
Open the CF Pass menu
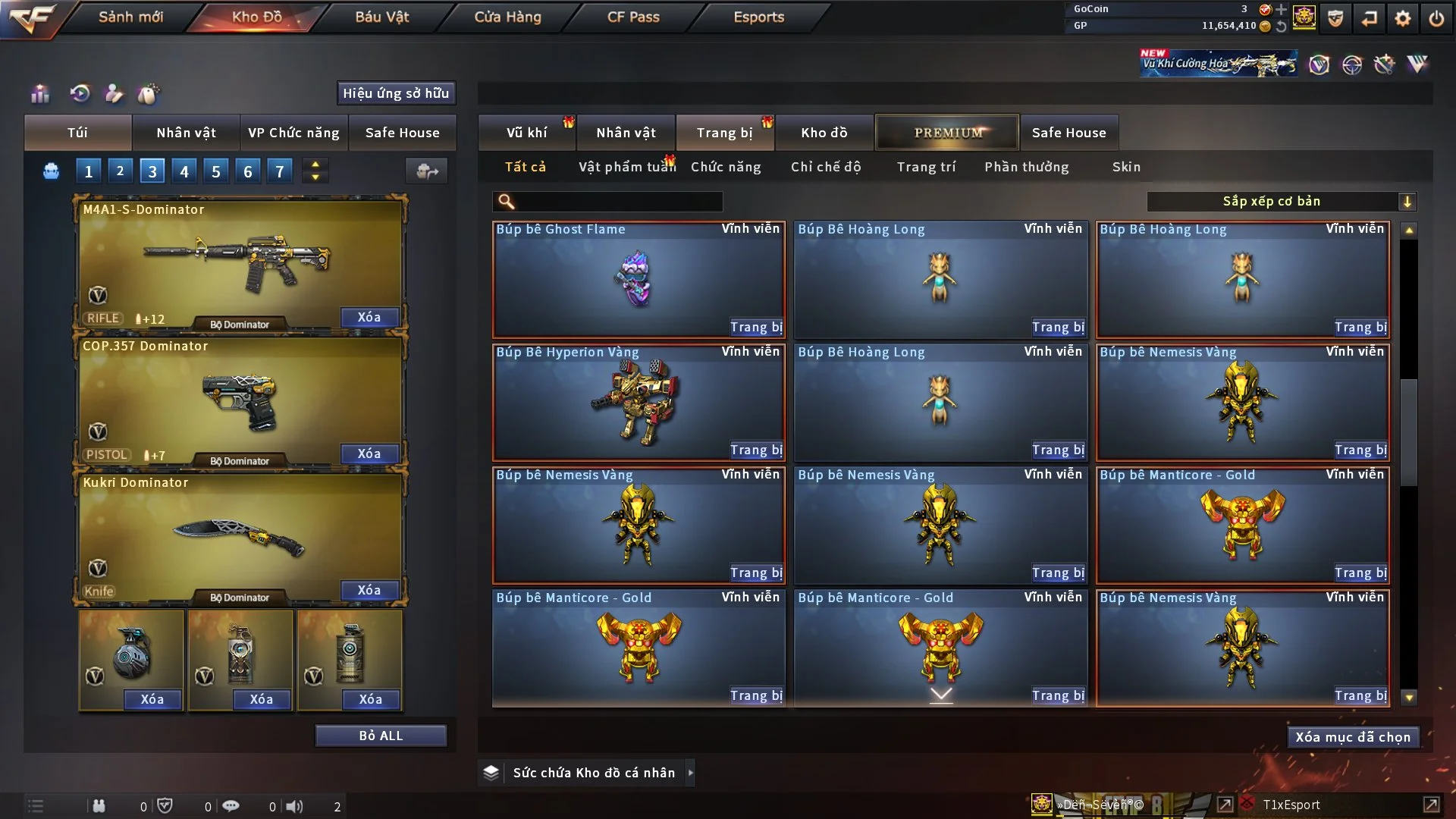[633, 17]
